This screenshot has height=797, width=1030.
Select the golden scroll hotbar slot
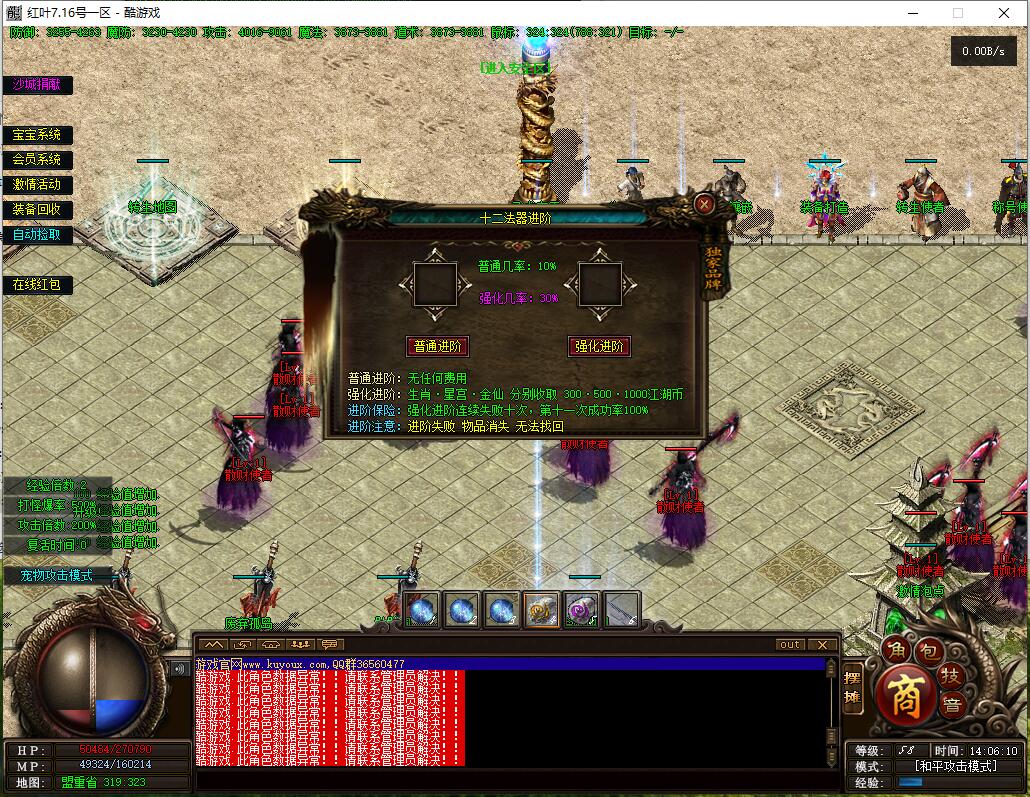point(541,609)
